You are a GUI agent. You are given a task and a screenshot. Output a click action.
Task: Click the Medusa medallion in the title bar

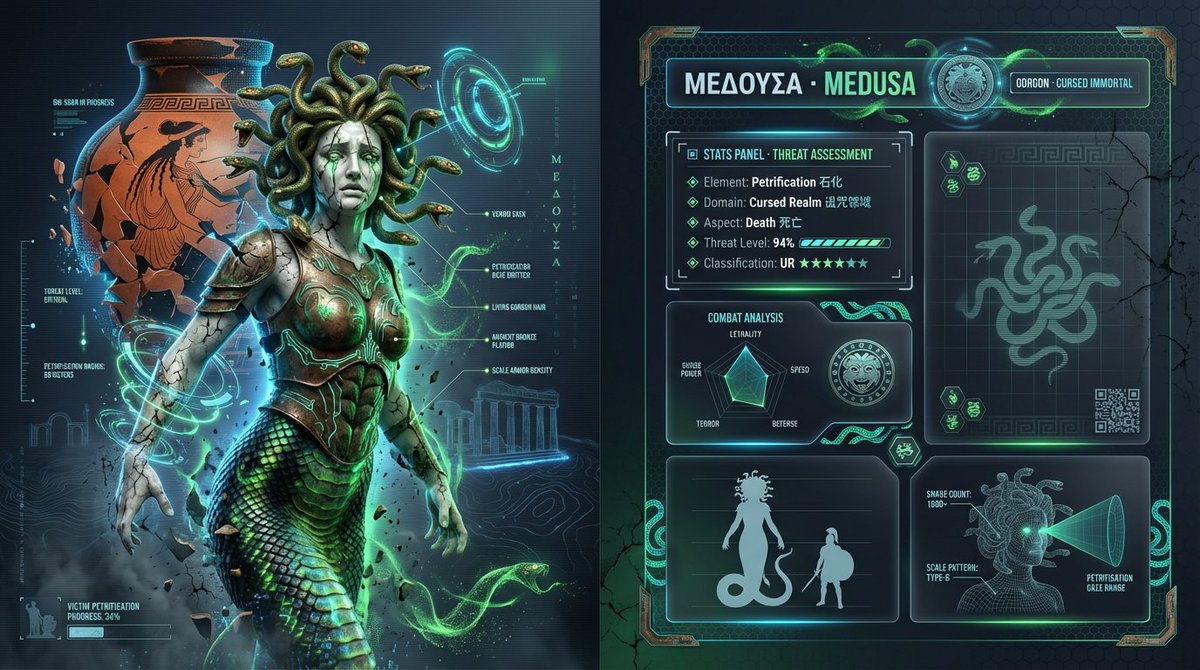pyautogui.click(x=960, y=84)
